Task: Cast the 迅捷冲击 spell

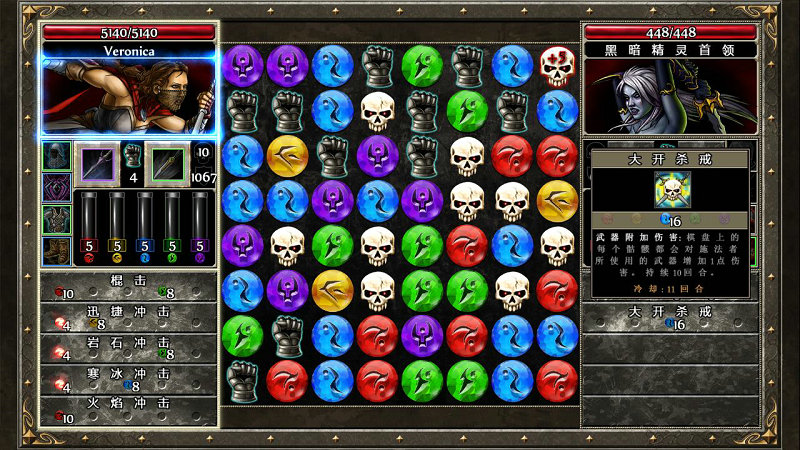Action: pos(129,317)
